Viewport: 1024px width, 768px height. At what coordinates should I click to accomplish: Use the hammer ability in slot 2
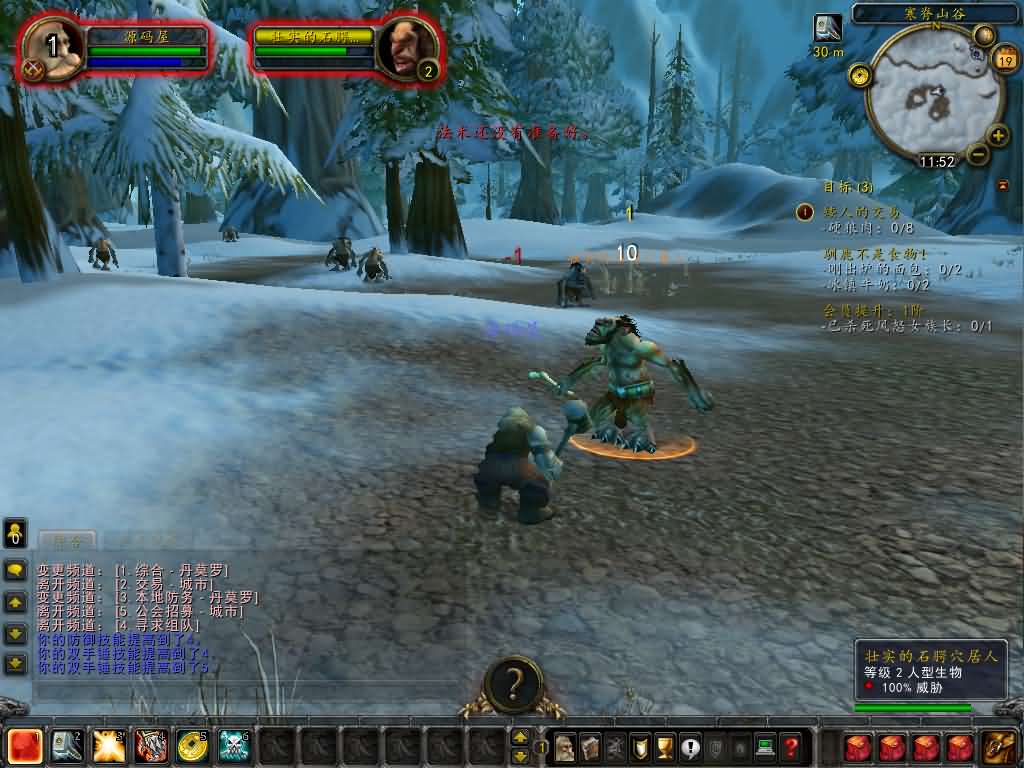(67, 746)
